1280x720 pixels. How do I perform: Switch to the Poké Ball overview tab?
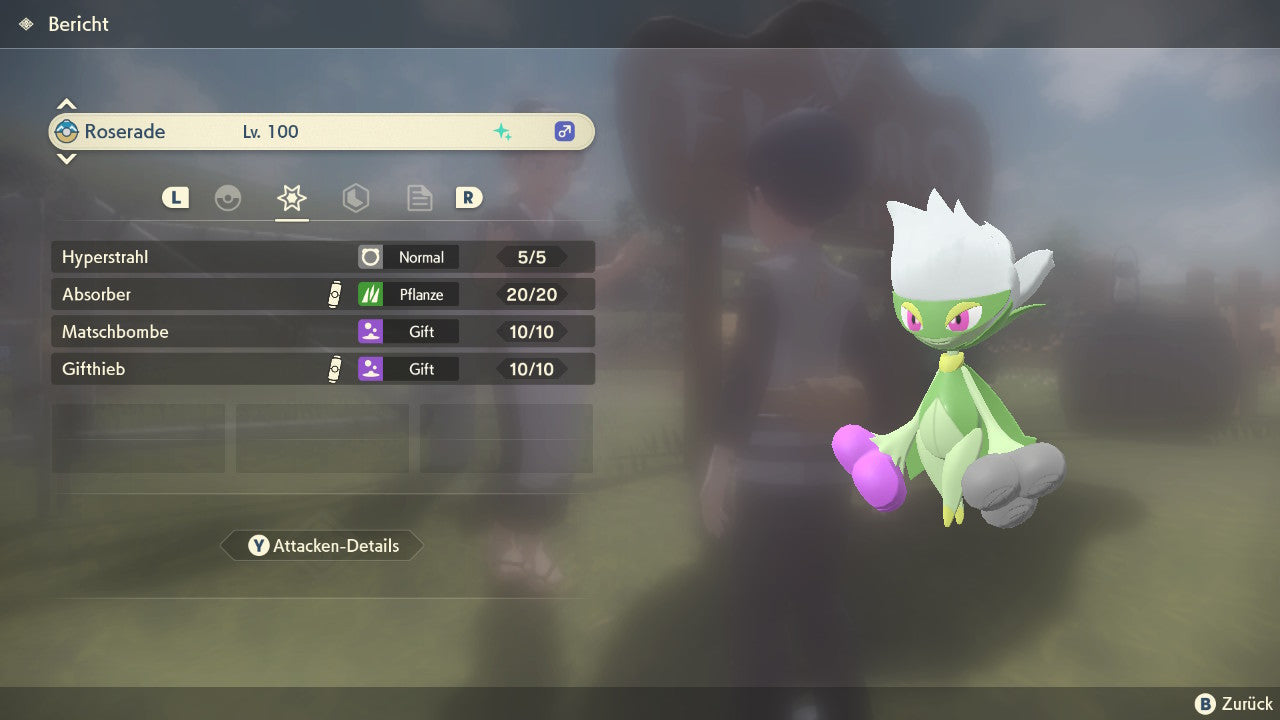tap(228, 198)
